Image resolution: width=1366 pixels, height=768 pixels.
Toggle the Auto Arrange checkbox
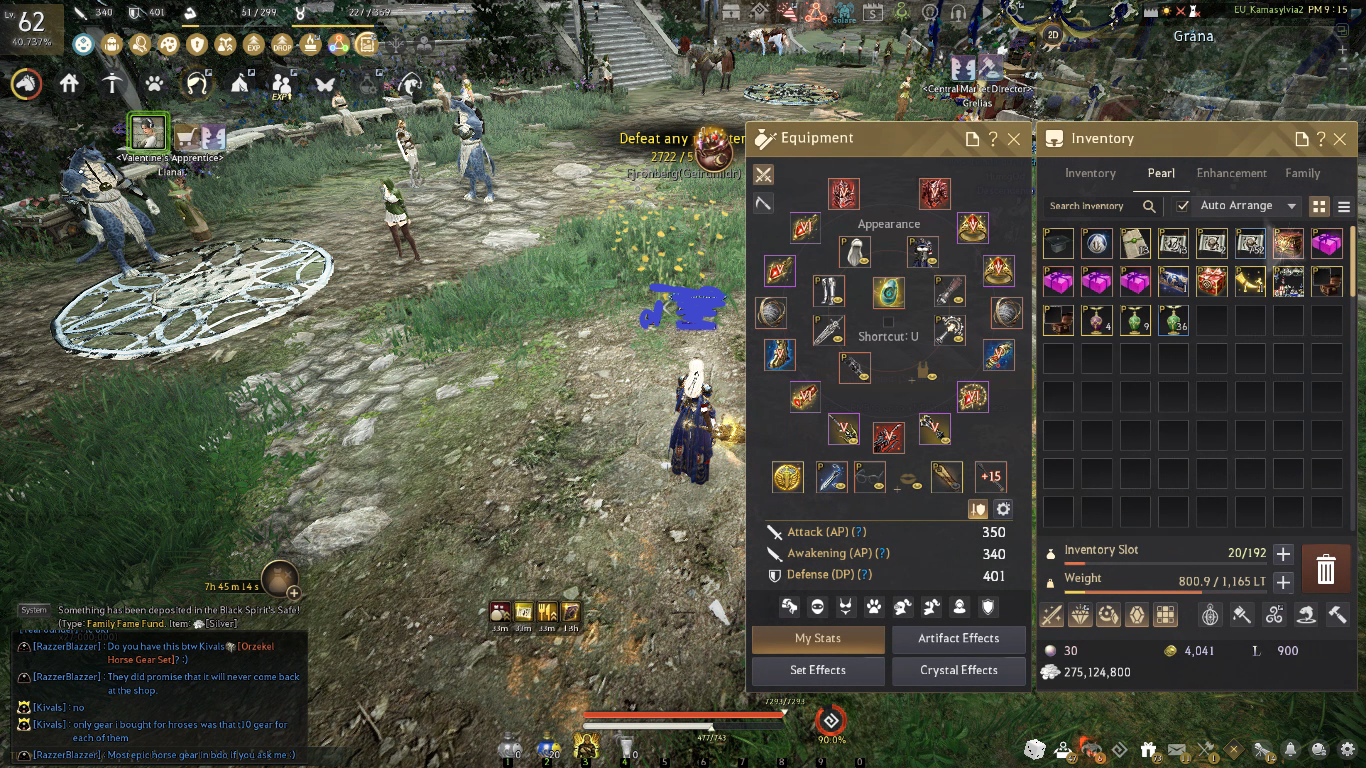pyautogui.click(x=1183, y=206)
